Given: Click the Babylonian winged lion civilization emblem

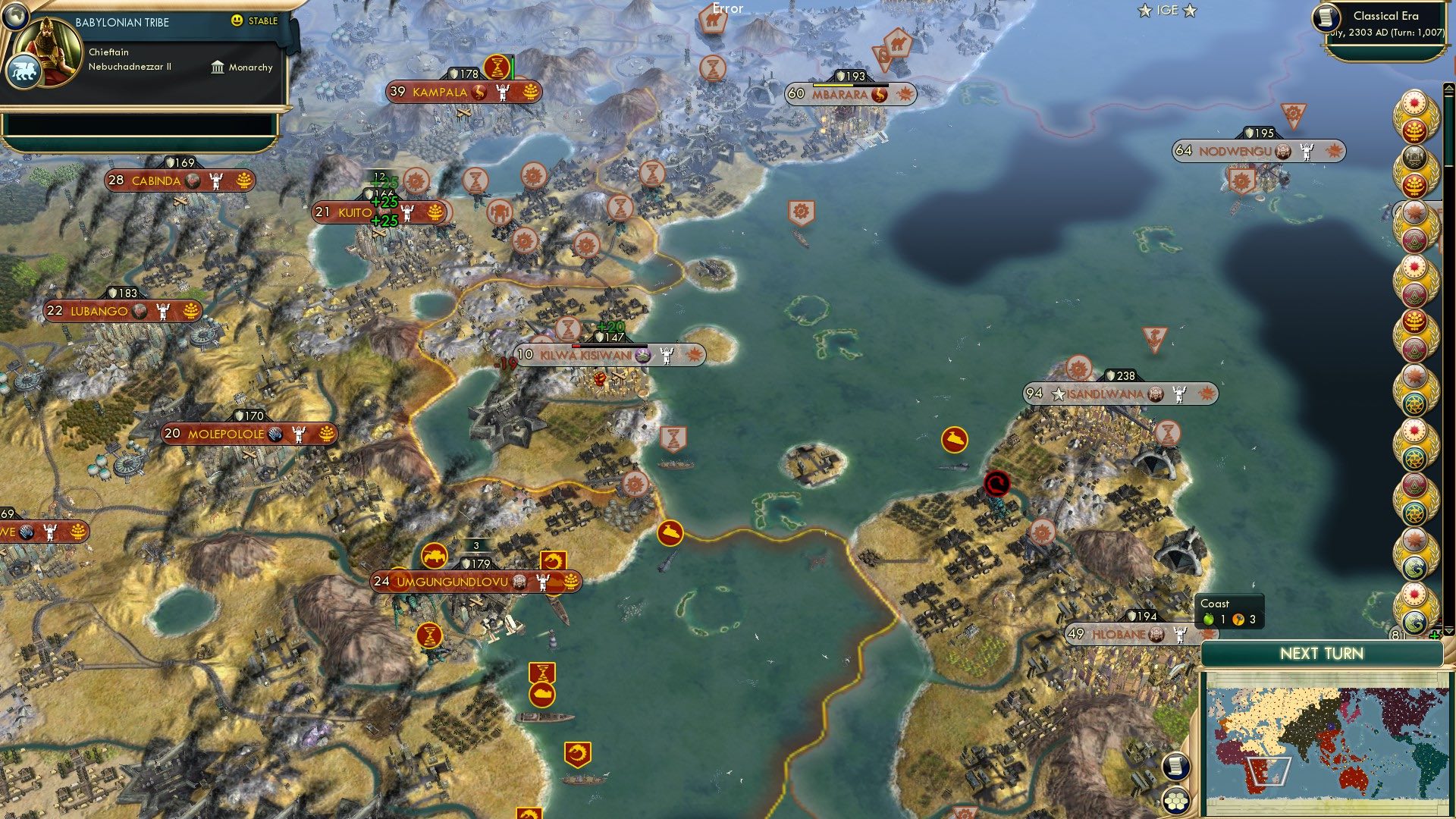Looking at the screenshot, I should [x=25, y=69].
